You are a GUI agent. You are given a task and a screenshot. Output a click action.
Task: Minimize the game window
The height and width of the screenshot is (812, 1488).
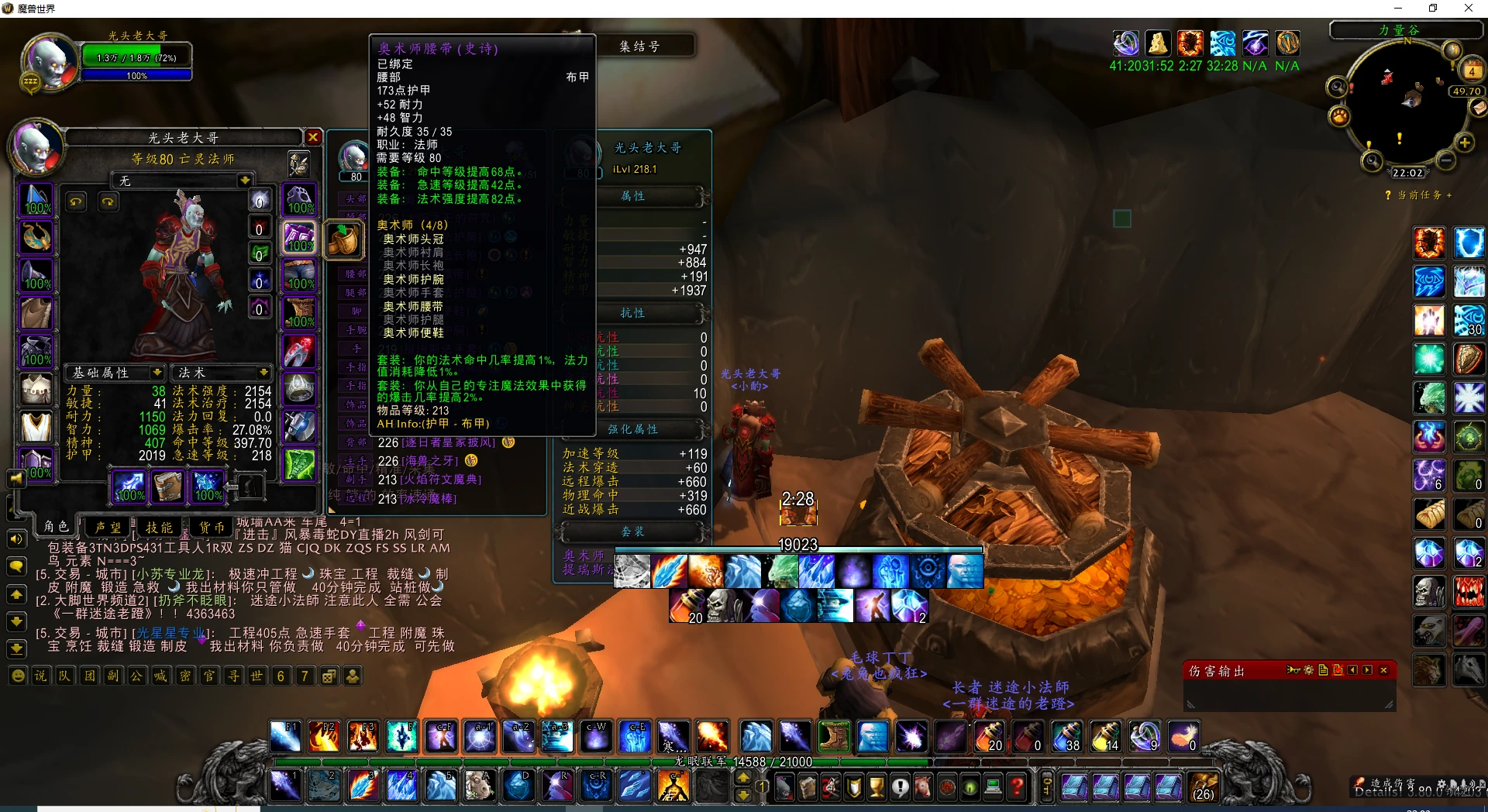(x=1398, y=9)
